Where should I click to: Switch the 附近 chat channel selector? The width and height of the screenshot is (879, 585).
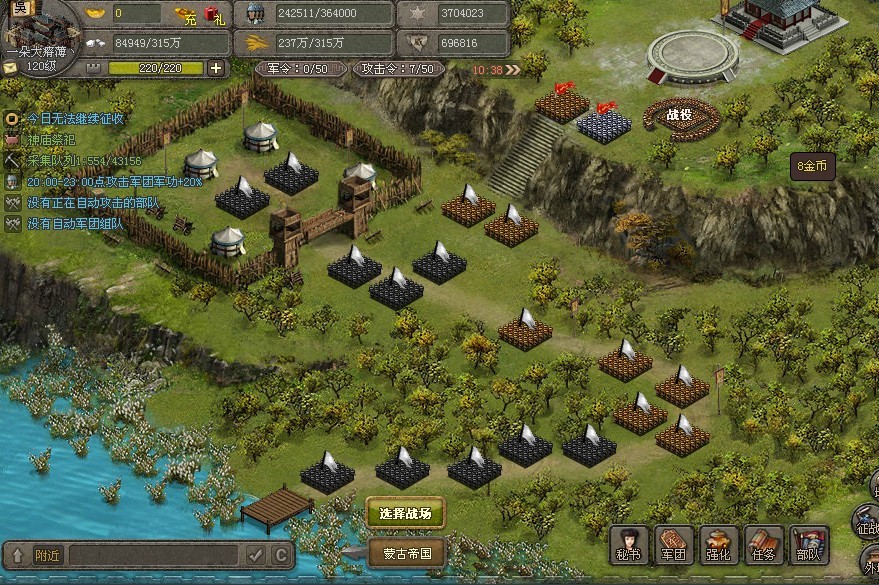47,555
